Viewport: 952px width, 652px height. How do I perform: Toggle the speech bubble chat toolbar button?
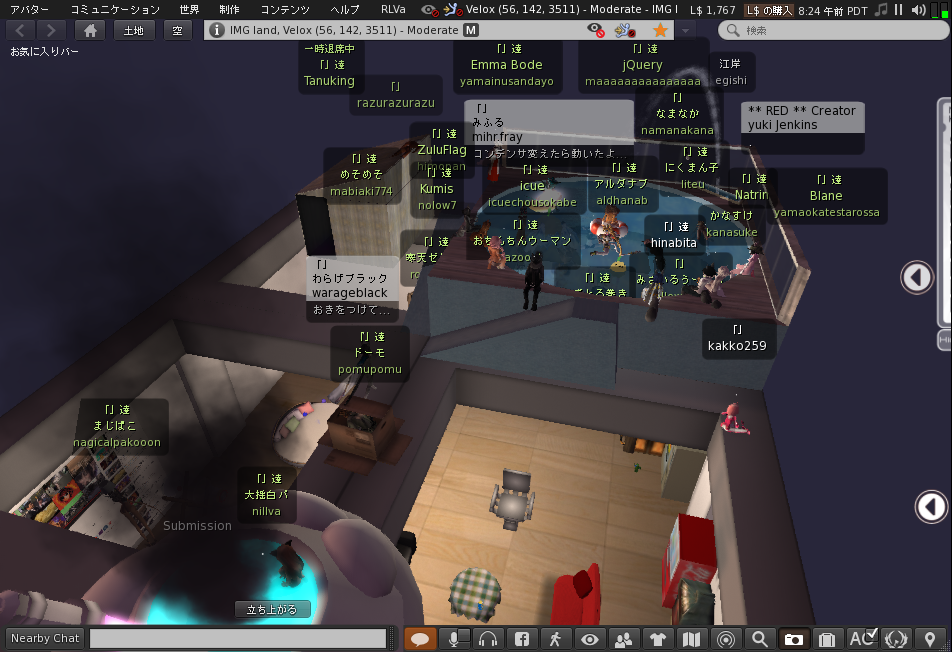point(421,638)
